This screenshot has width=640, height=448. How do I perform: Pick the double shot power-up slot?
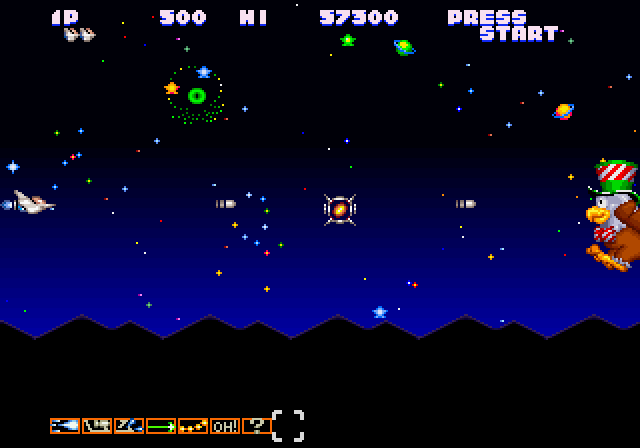129,425
